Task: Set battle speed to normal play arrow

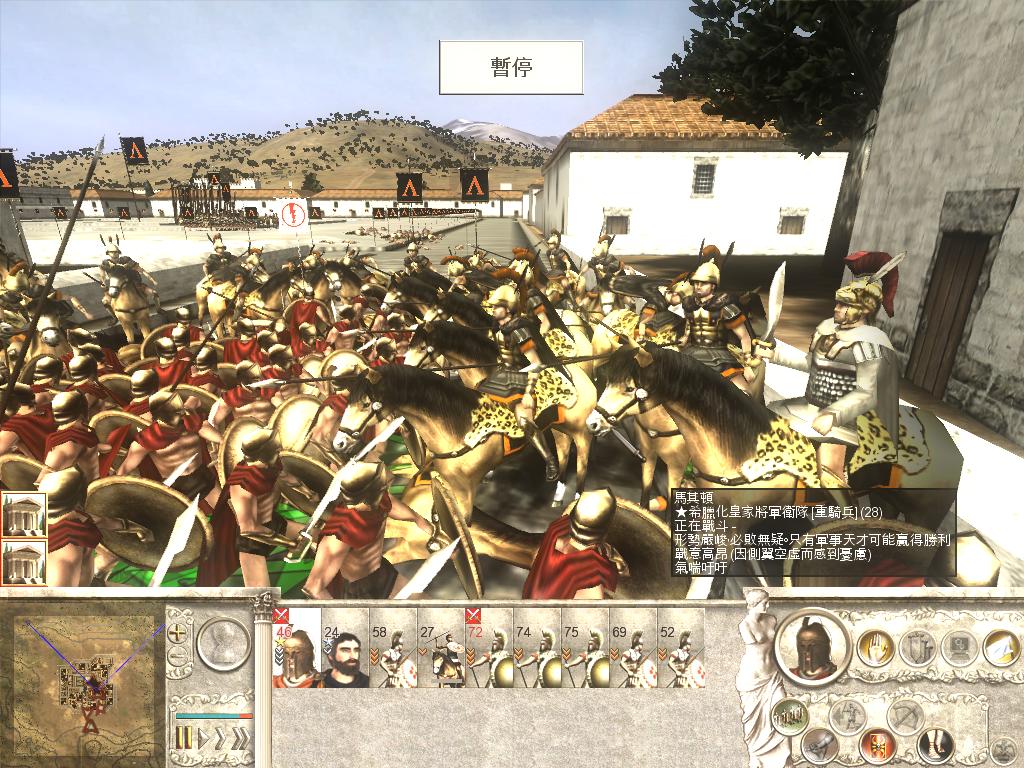Action: click(x=202, y=739)
